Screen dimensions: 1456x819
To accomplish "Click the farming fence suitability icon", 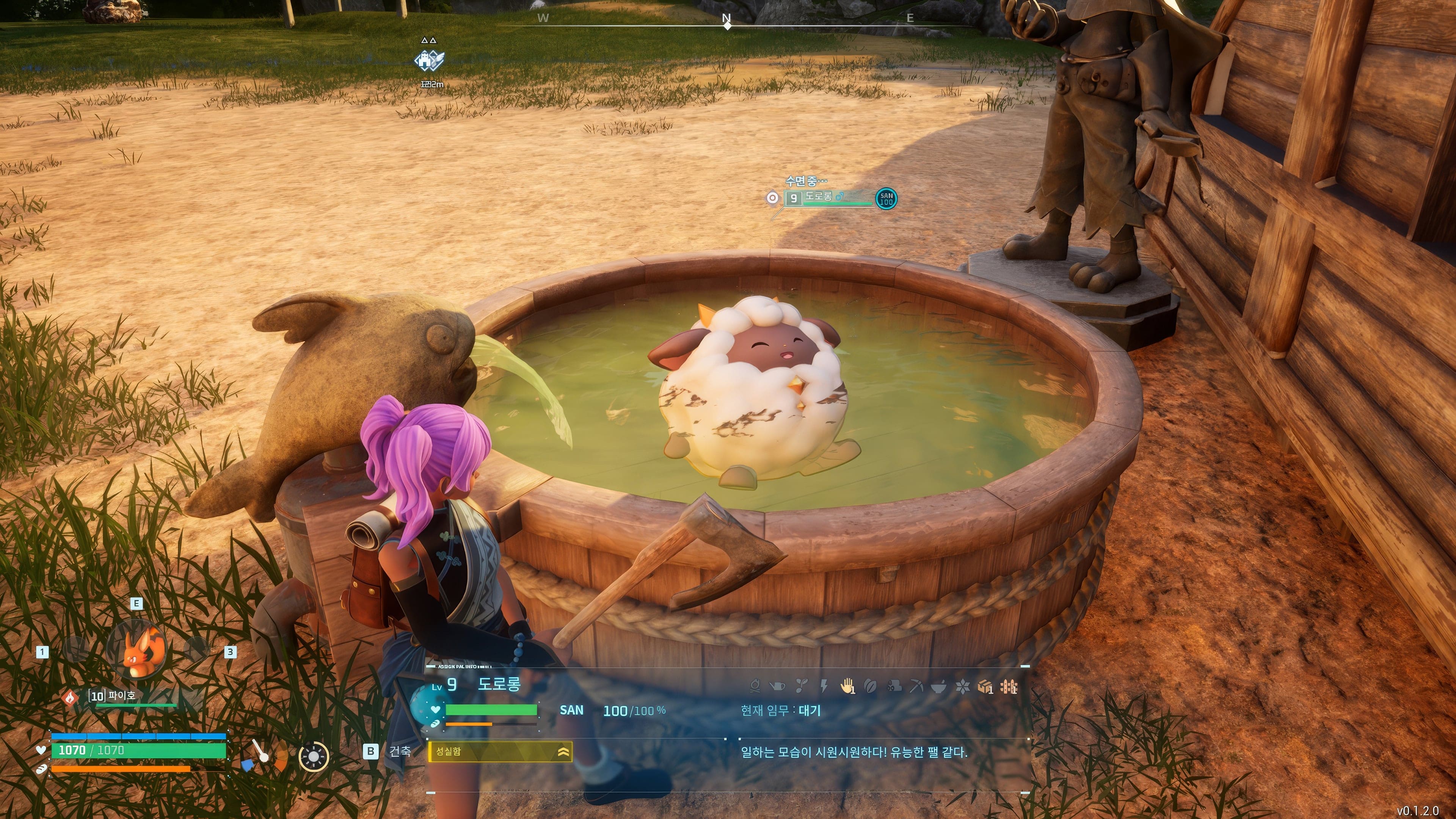I will tap(1009, 687).
